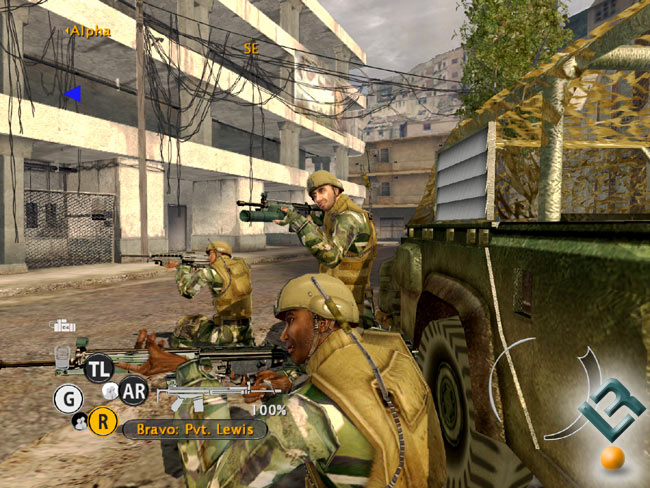Click the radio icon above TL
This screenshot has height=488, width=650.
65,325
